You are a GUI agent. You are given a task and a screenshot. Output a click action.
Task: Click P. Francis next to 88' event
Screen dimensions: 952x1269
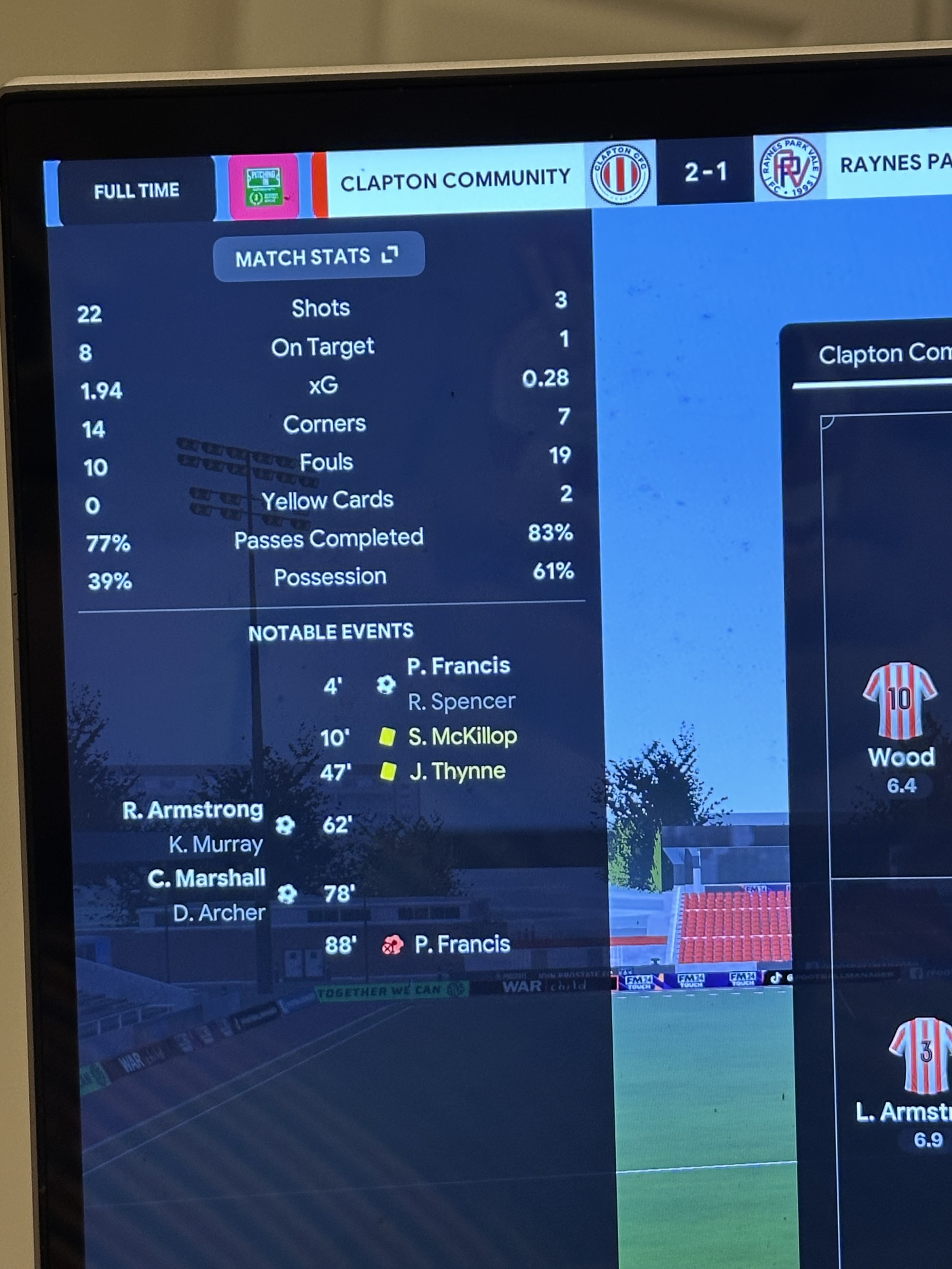[x=462, y=944]
